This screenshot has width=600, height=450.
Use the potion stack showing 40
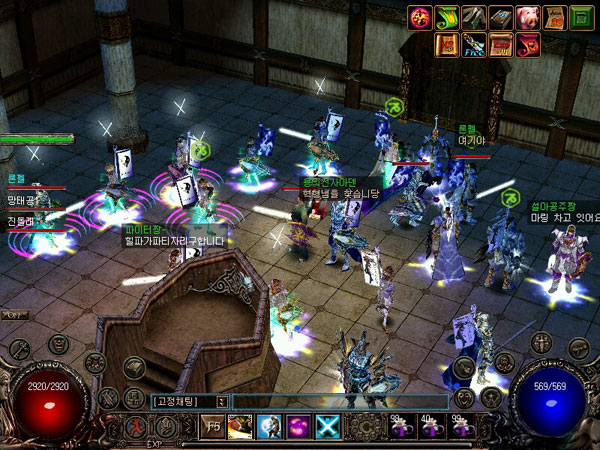pos(428,427)
